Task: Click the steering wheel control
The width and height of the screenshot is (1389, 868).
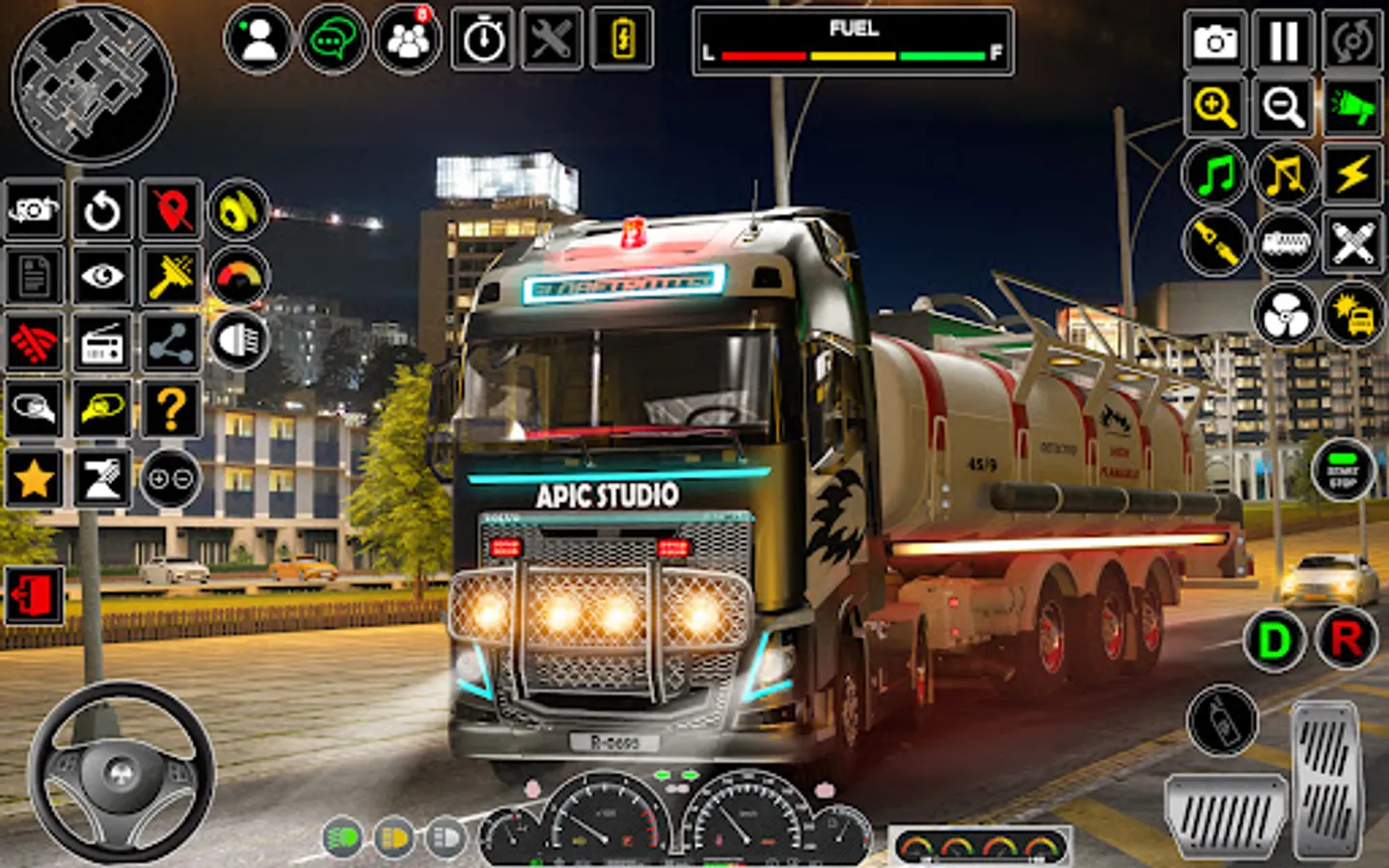Action: (121, 772)
